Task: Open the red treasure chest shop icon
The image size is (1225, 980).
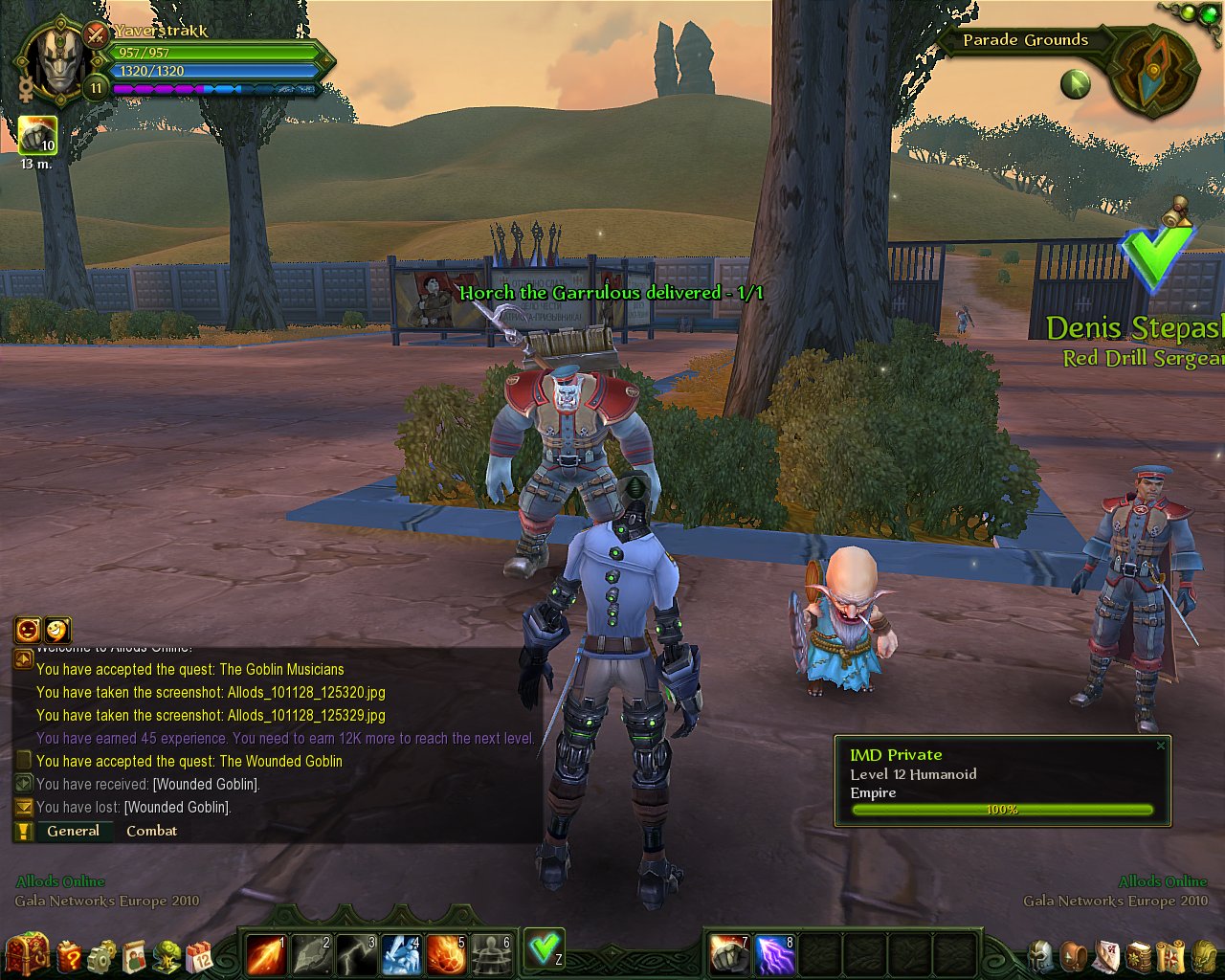Action: [x=27, y=953]
